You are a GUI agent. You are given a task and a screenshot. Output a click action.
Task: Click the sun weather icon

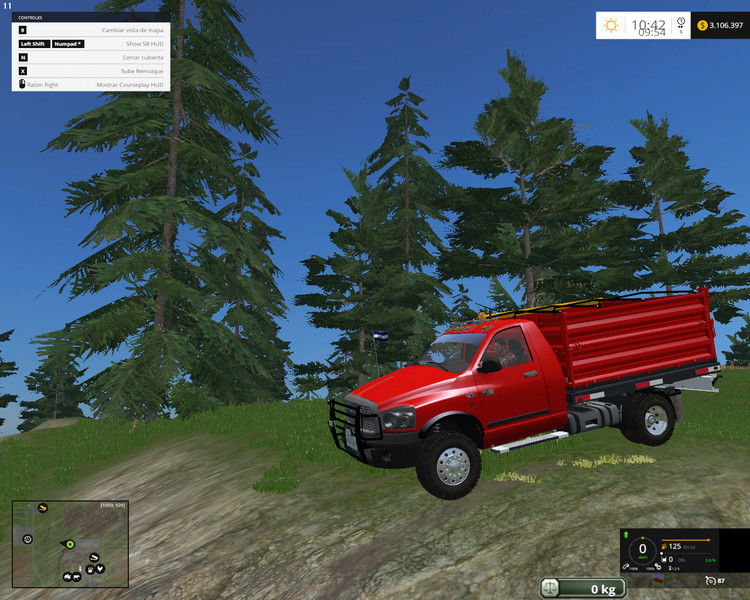pyautogui.click(x=612, y=25)
